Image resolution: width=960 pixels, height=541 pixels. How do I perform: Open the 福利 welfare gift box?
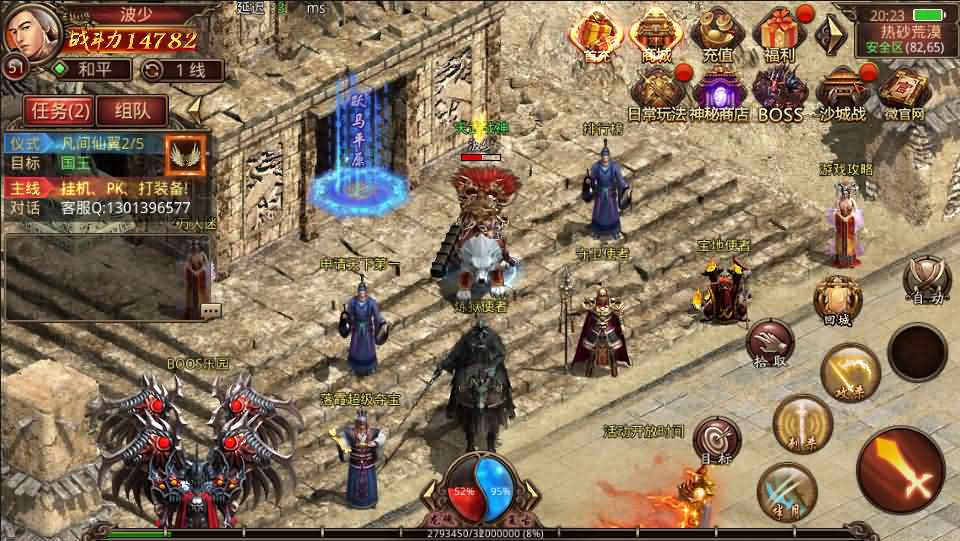point(779,34)
